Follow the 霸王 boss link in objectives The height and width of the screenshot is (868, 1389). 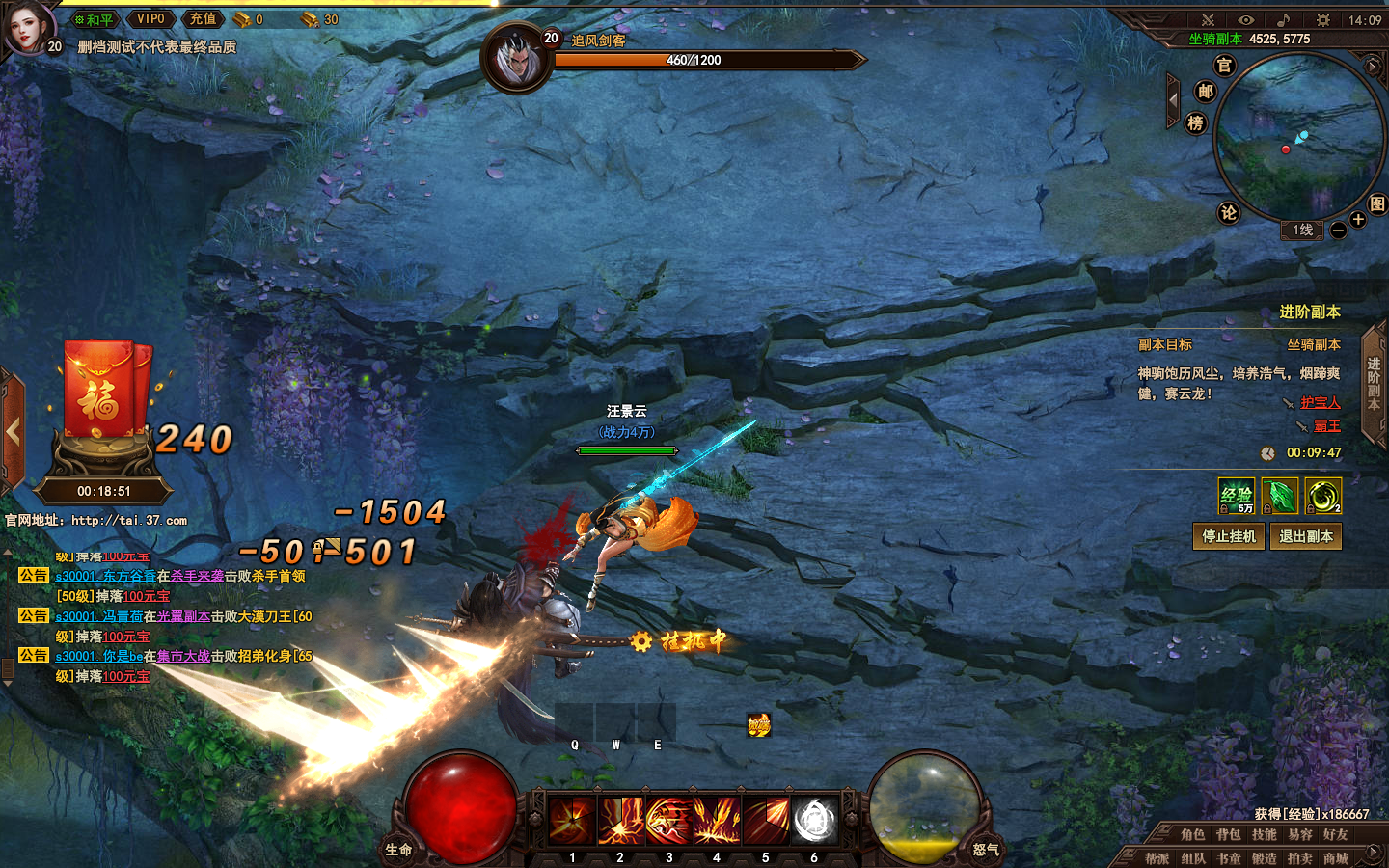click(x=1327, y=425)
